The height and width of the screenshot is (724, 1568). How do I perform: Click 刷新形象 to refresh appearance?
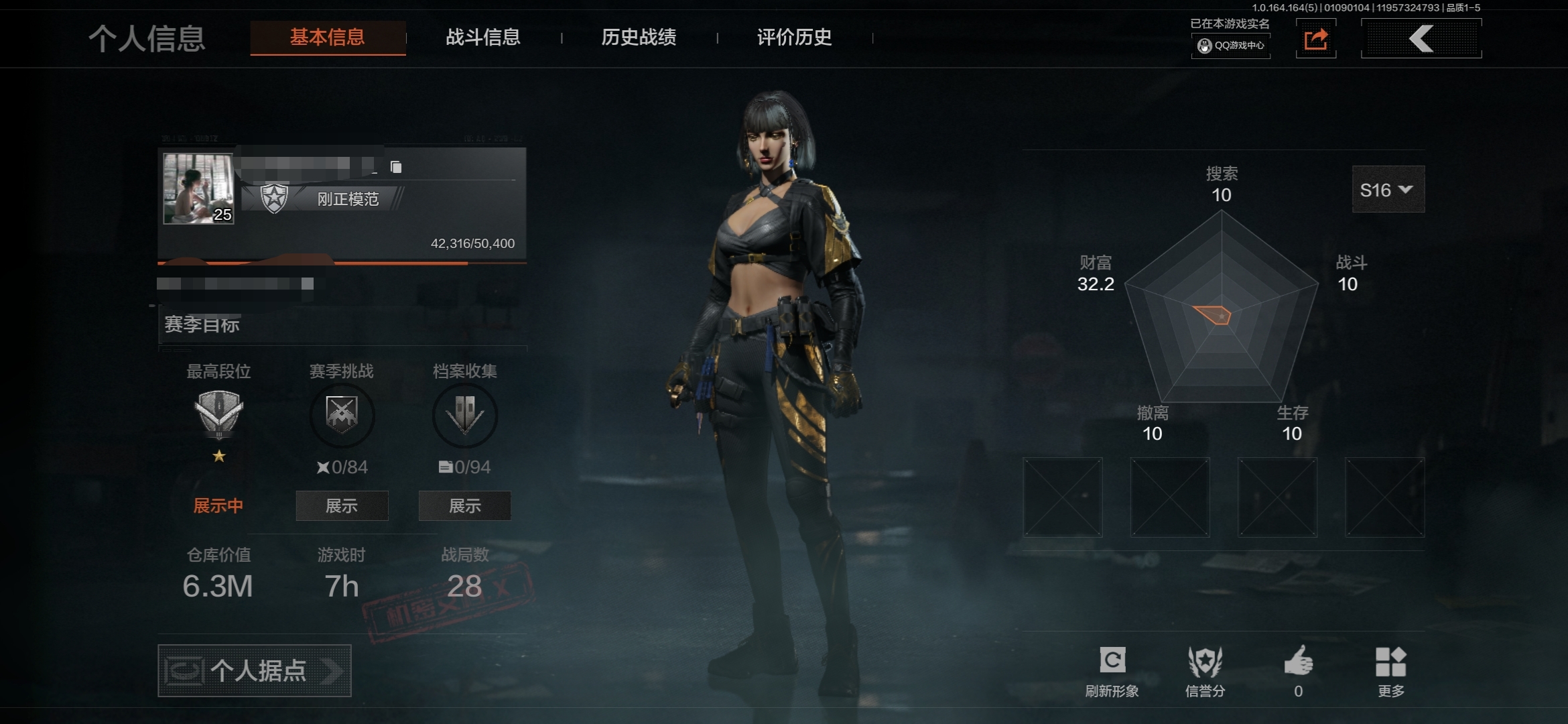(x=1112, y=670)
